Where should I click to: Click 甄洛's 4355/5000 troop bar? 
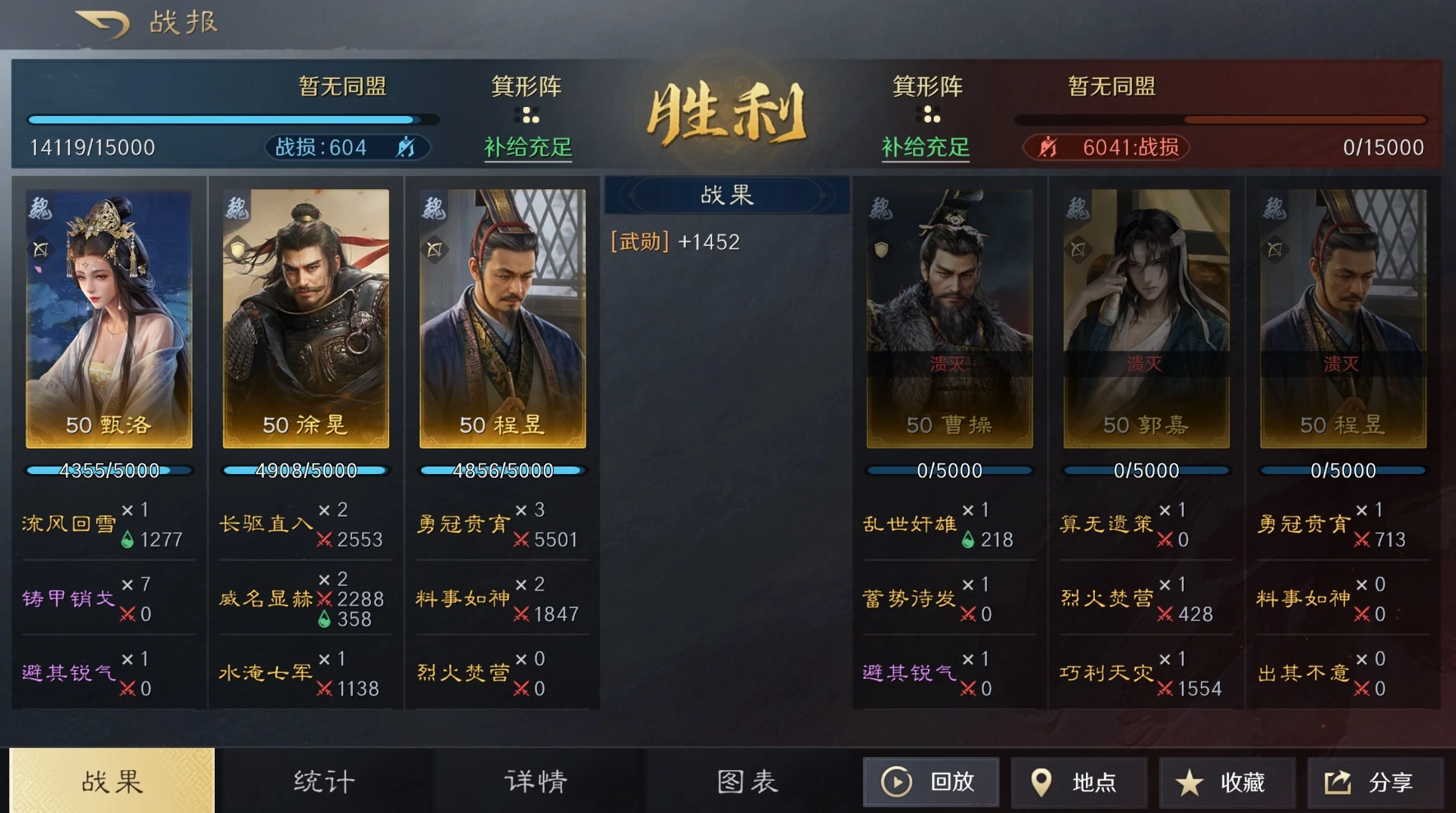[x=108, y=470]
